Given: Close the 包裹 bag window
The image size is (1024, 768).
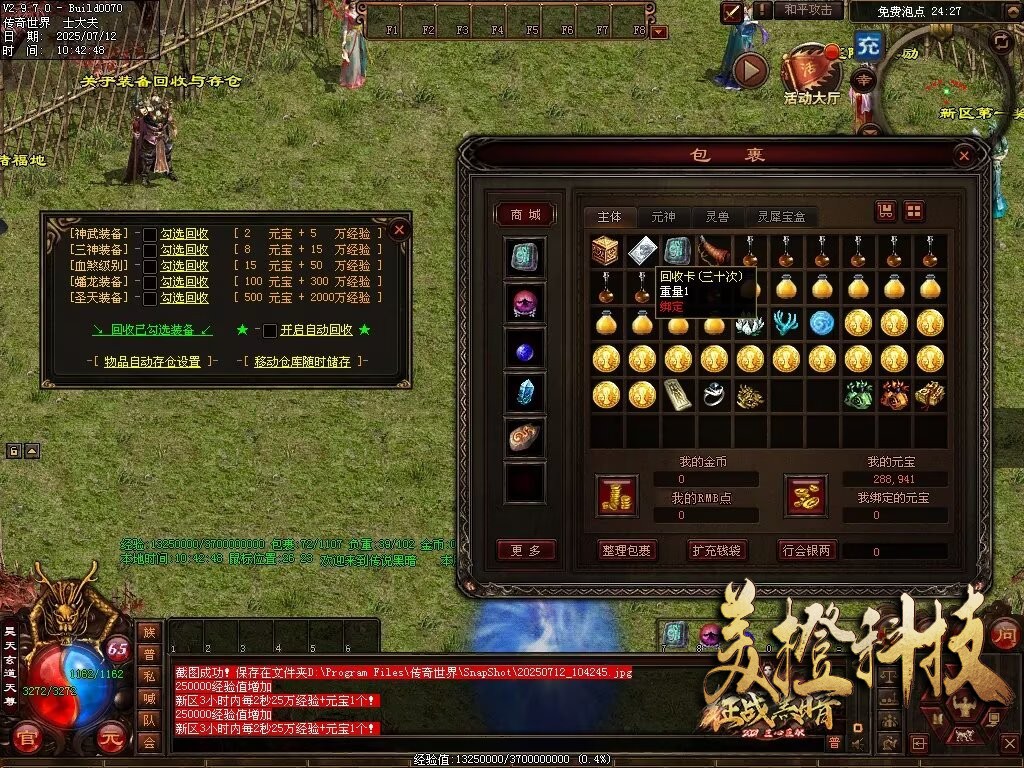Looking at the screenshot, I should pos(963,156).
